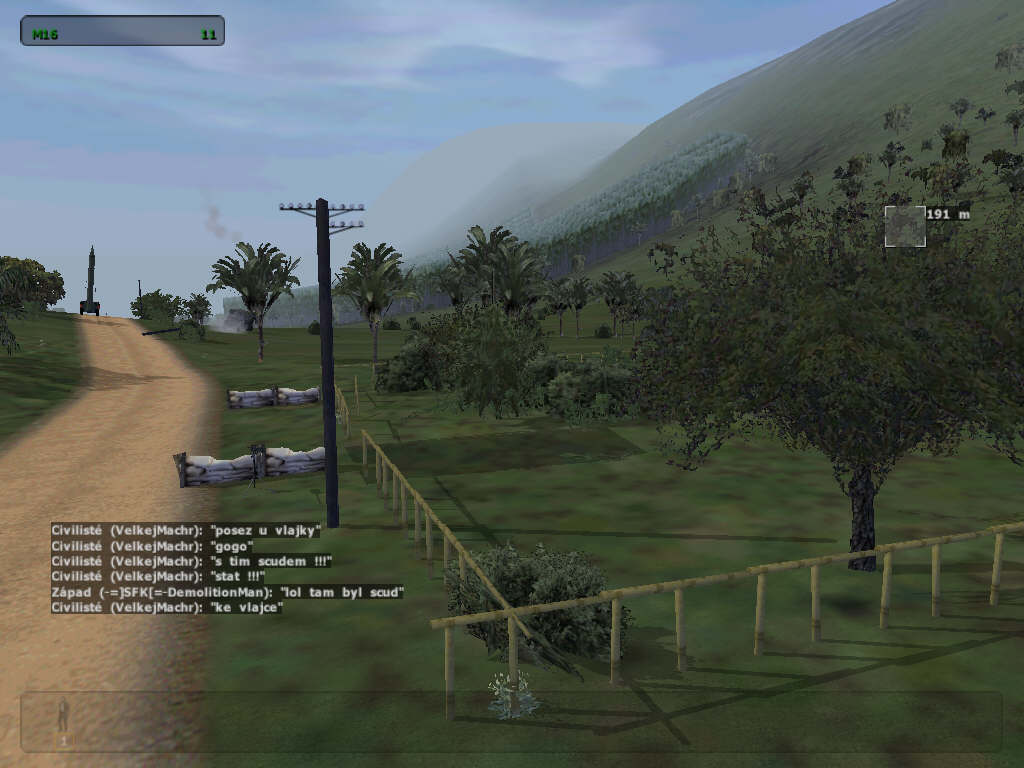Viewport: 1024px width, 768px height.
Task: Click the "ke vlajce" chat line
Action: (167, 607)
